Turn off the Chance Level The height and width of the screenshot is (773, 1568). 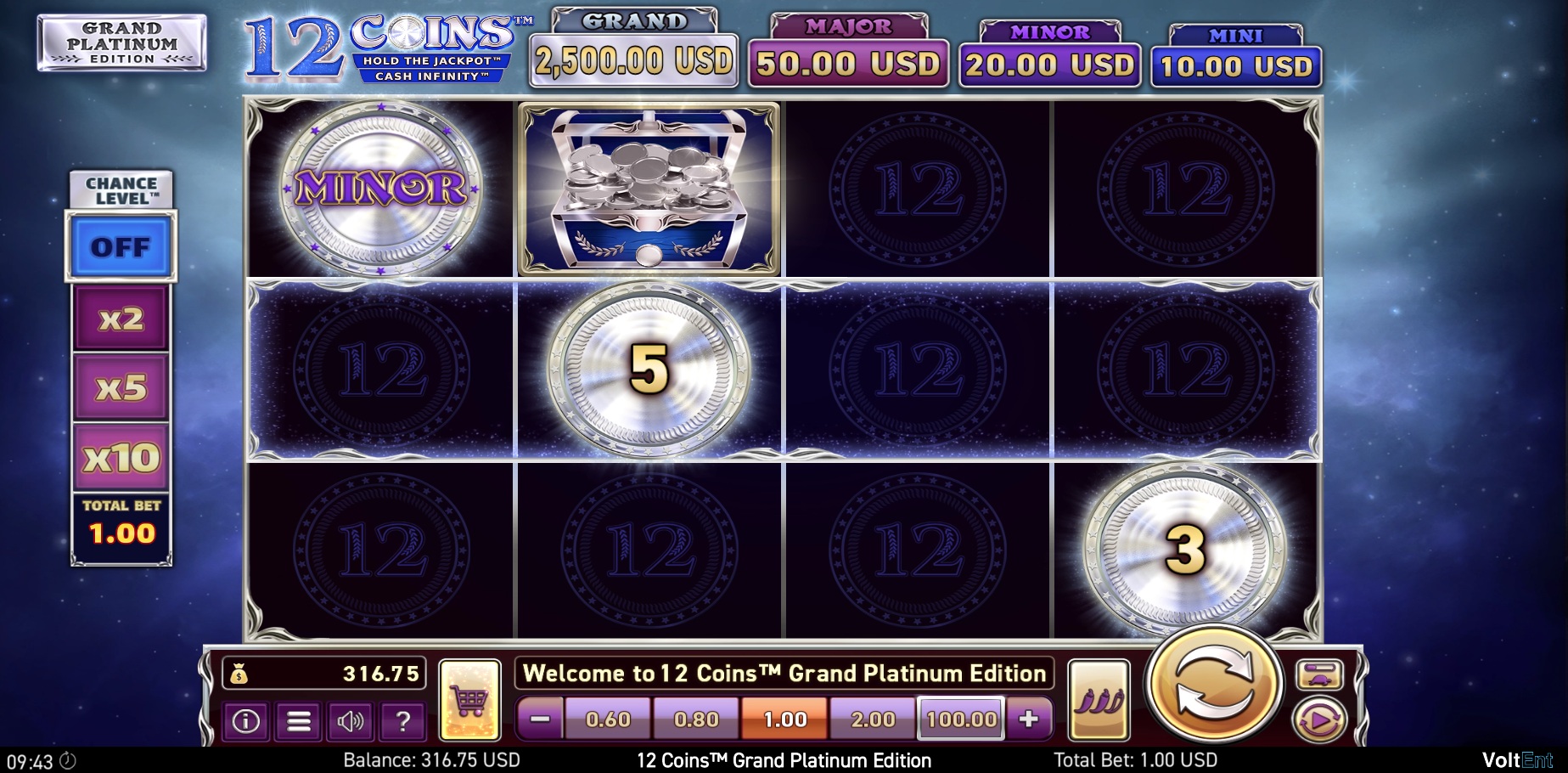coord(121,248)
